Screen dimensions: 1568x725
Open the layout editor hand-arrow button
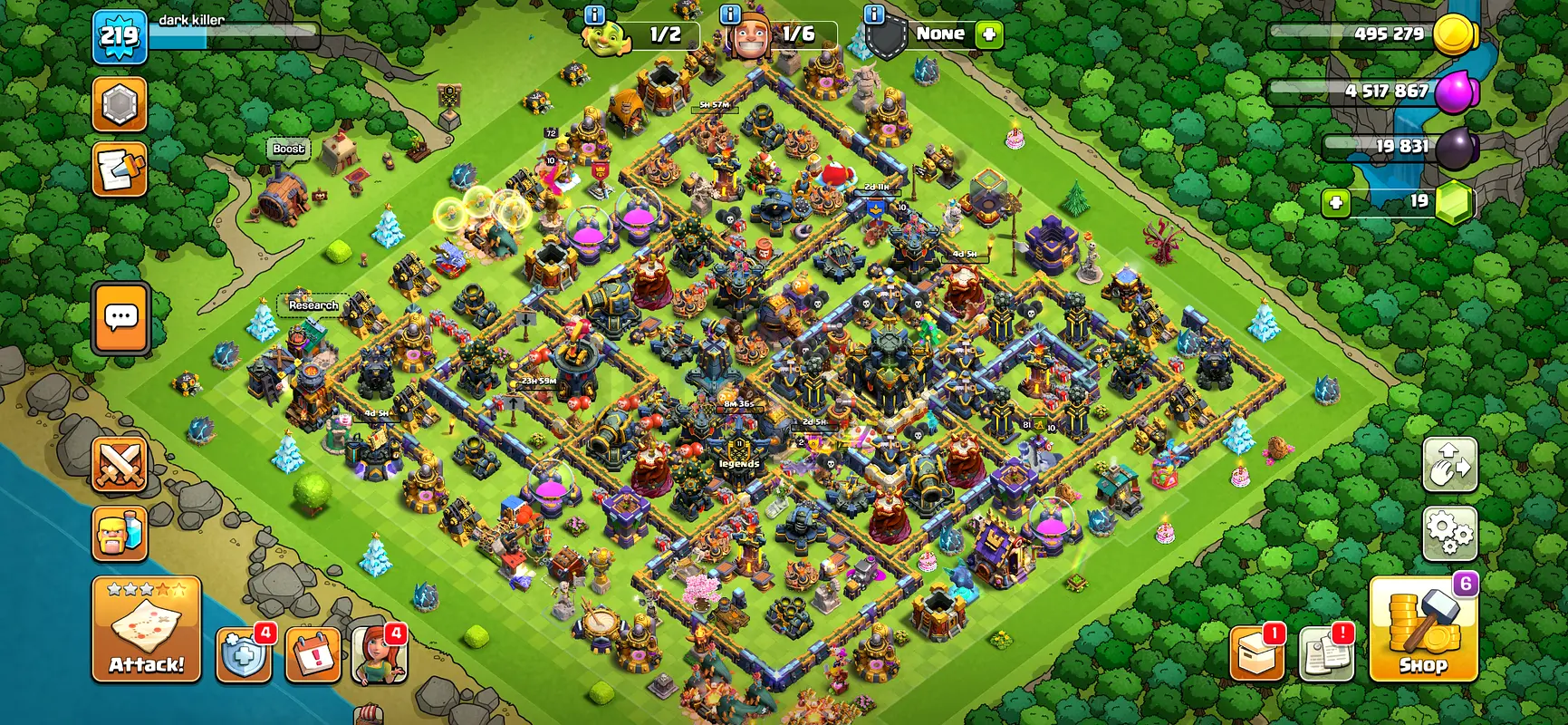tap(1449, 465)
